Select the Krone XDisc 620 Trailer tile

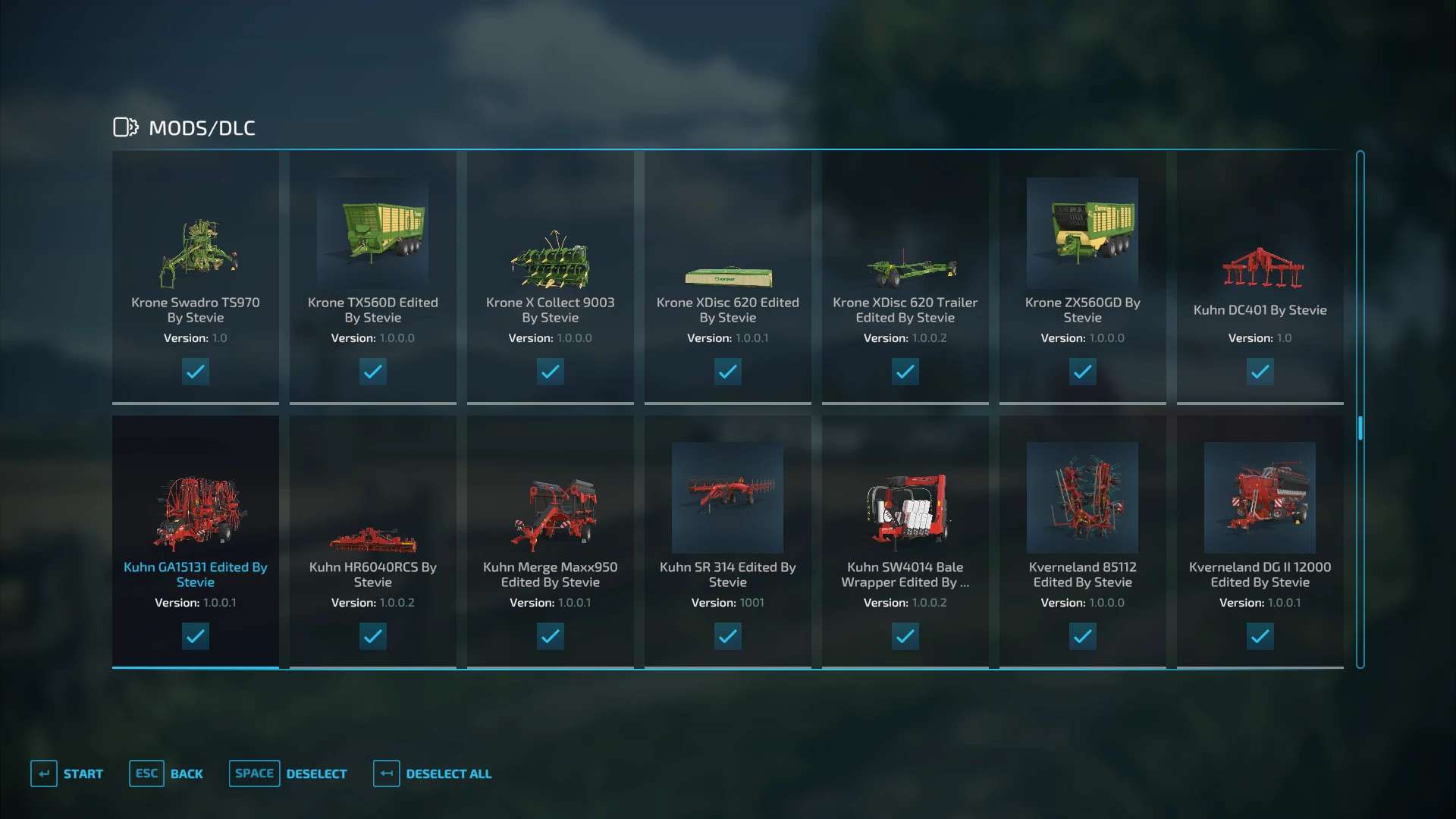coord(905,273)
